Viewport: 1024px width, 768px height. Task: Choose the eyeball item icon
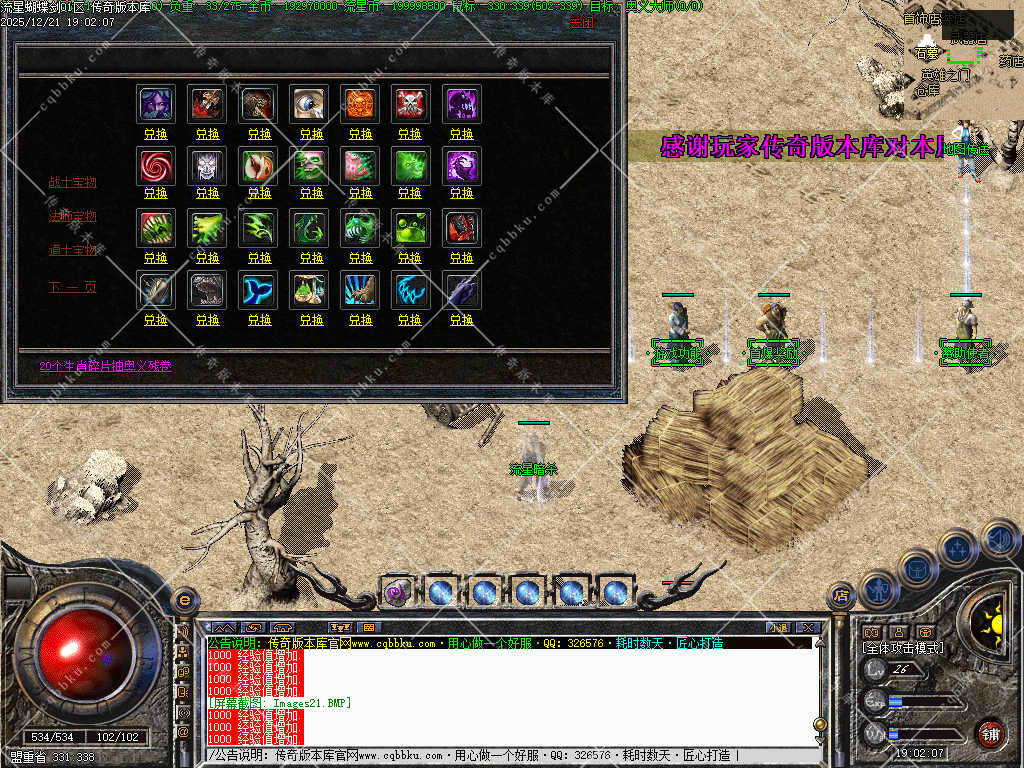[x=309, y=104]
